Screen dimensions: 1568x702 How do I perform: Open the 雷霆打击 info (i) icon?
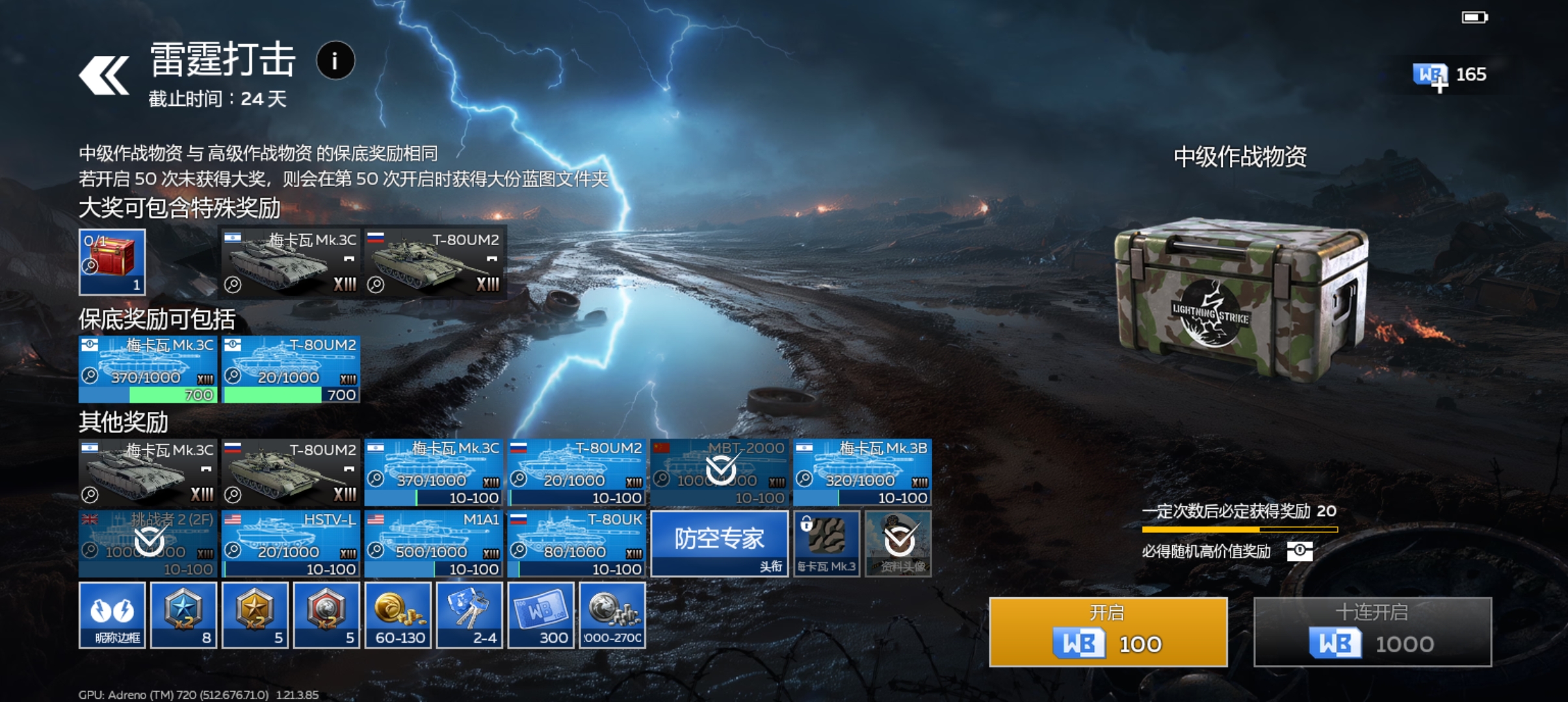pos(335,60)
